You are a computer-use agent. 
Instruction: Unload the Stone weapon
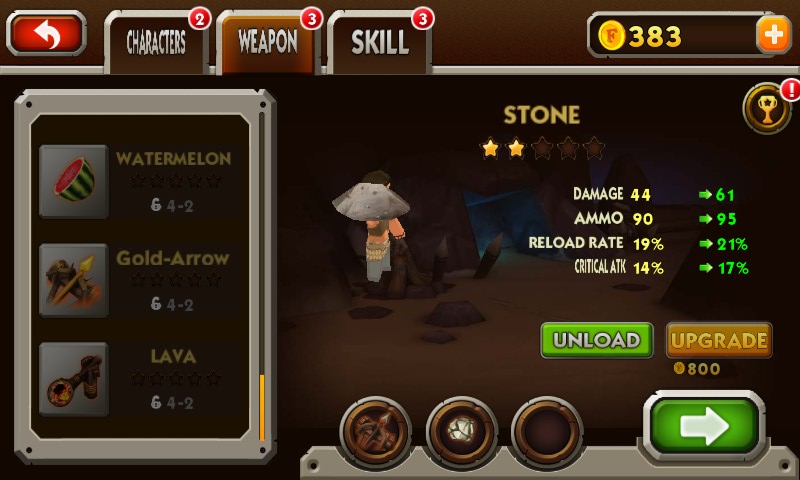click(x=597, y=340)
